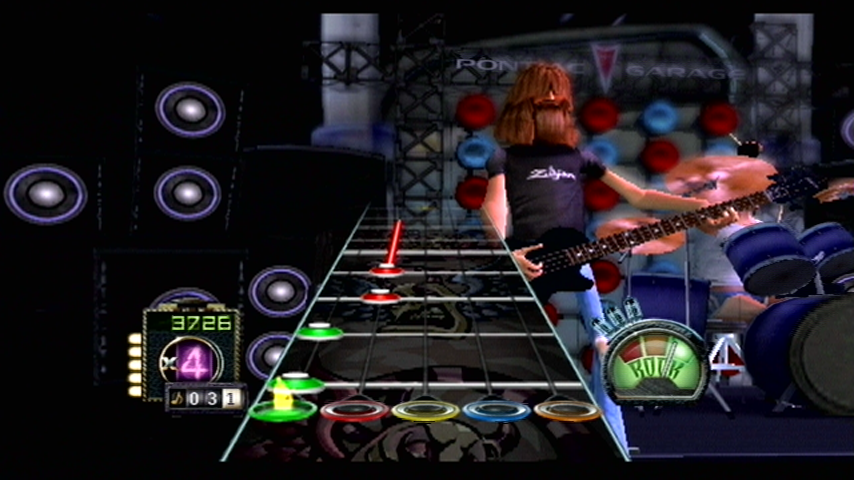
Task: Select the blue fret button
Action: click(496, 410)
